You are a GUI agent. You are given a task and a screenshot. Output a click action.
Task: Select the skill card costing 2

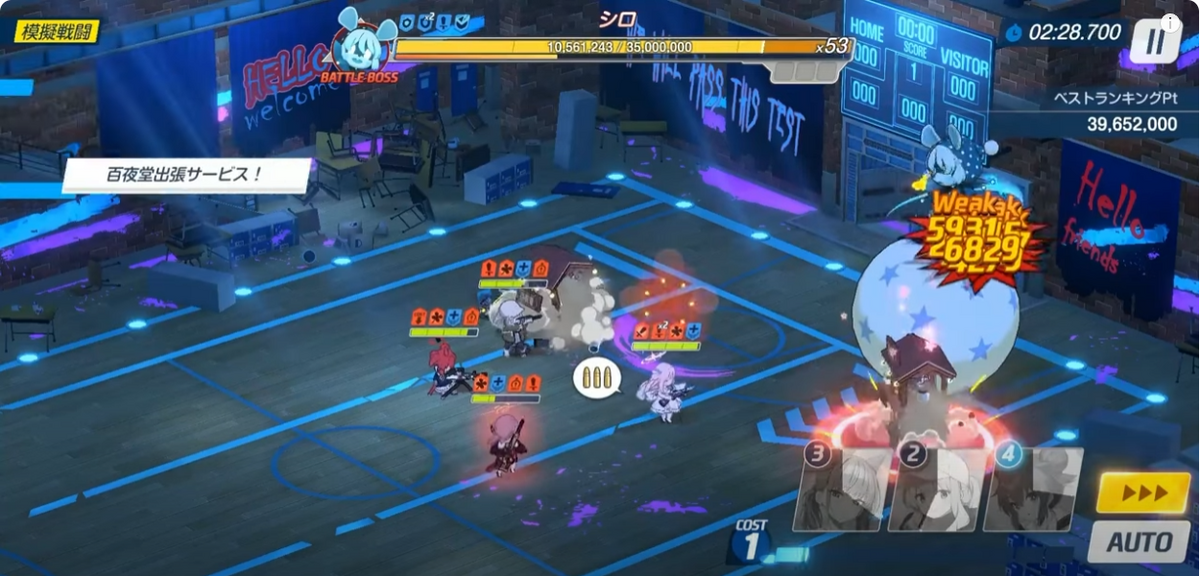[x=937, y=489]
